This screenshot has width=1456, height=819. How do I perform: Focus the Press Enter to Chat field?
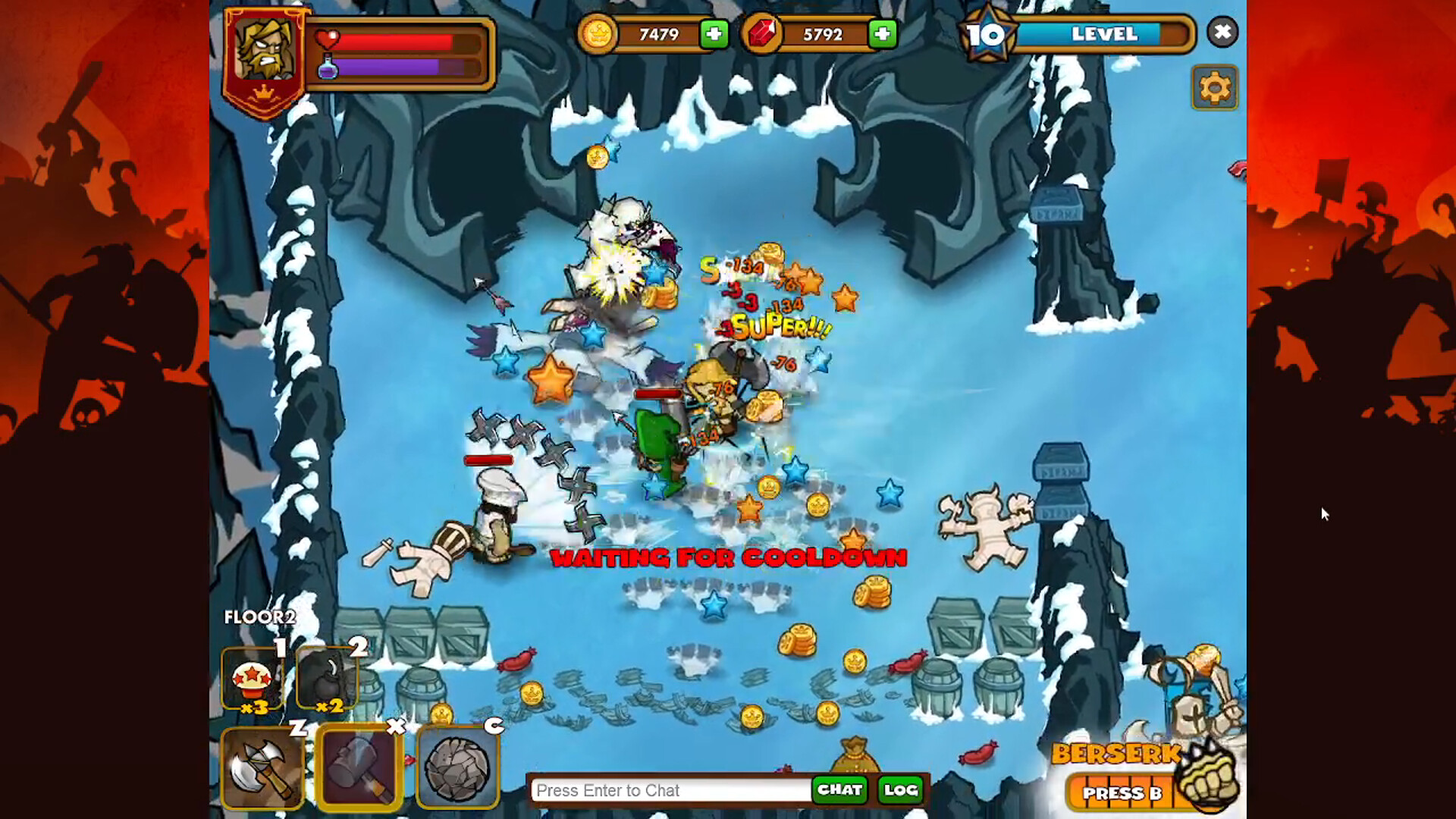pos(670,790)
